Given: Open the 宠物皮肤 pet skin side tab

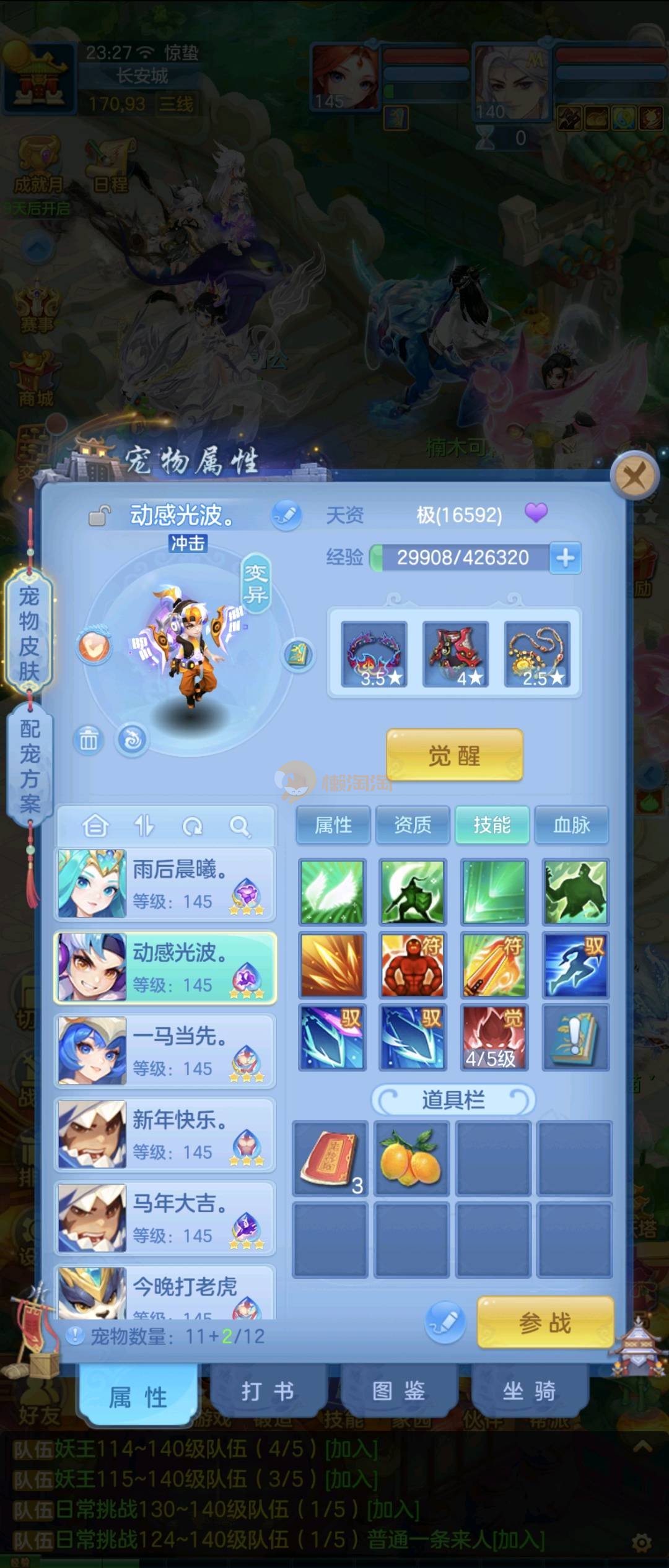Looking at the screenshot, I should [x=28, y=633].
